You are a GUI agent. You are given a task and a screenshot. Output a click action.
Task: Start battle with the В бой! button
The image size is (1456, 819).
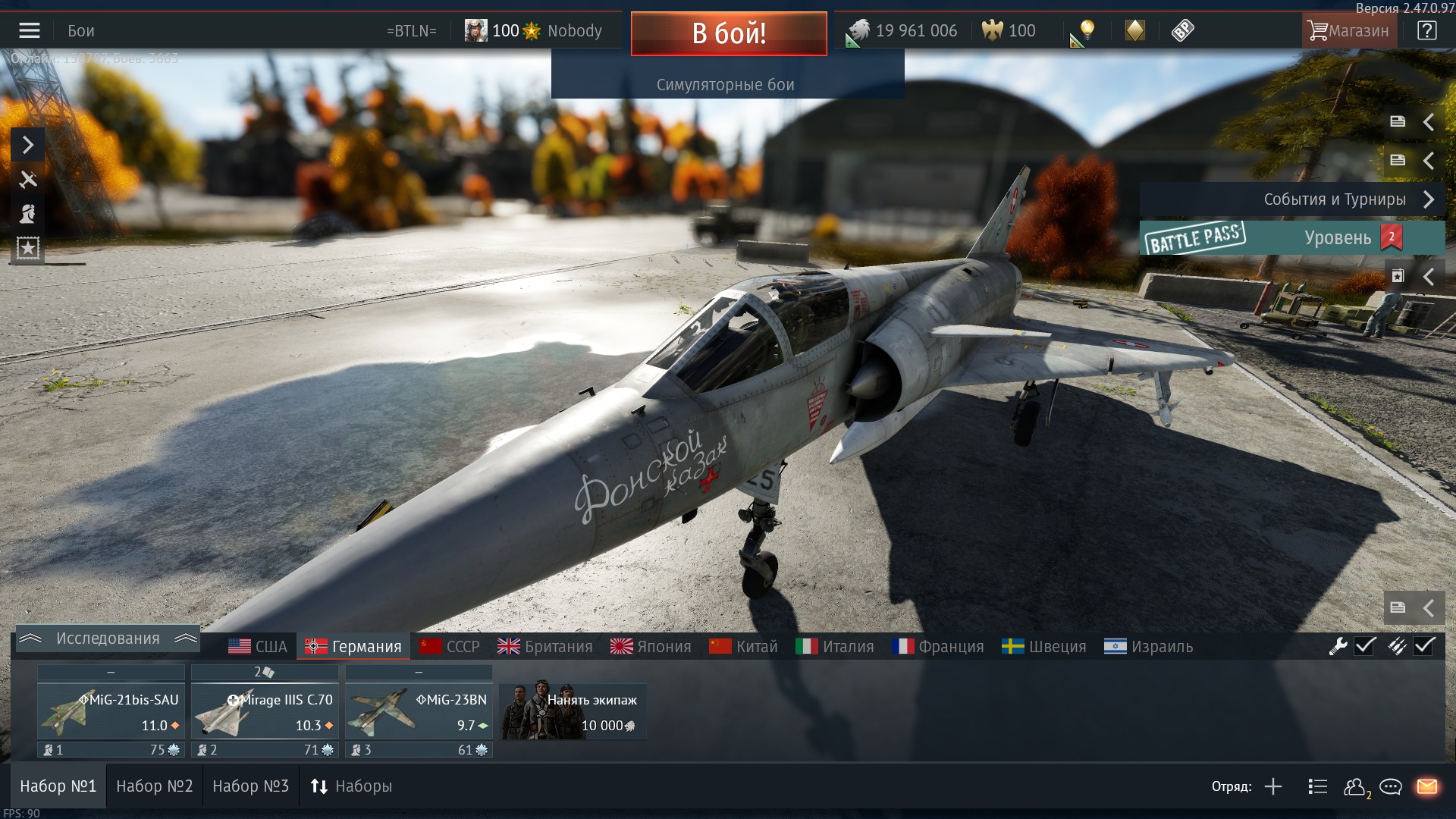coord(728,33)
